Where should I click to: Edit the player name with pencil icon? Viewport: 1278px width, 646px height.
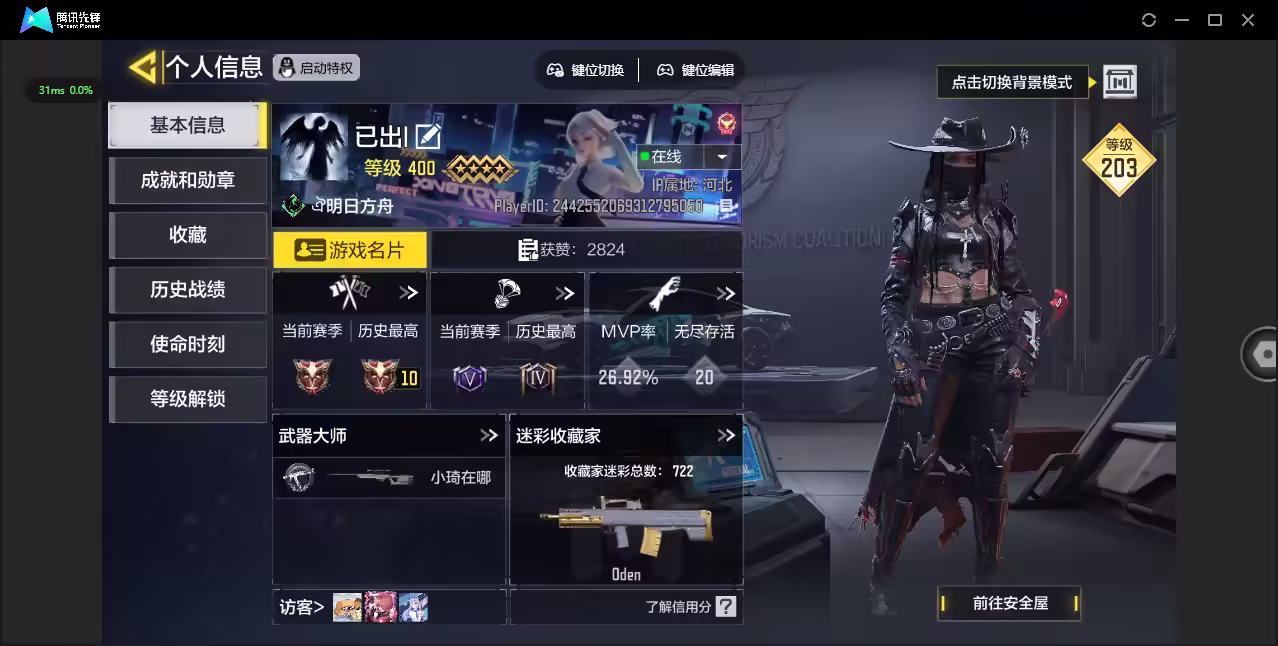428,137
